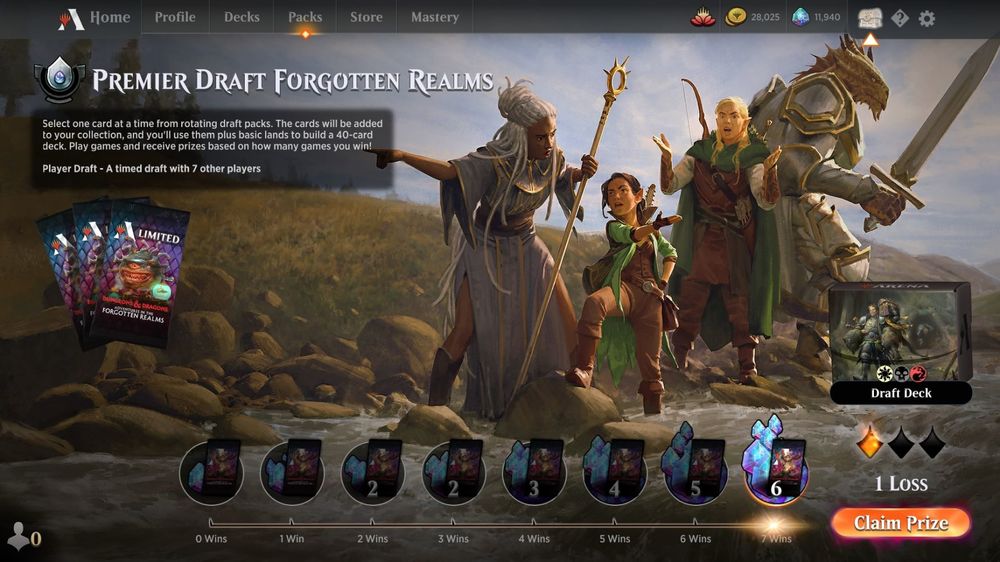This screenshot has width=1000, height=562.
Task: Open the gear settings menu
Action: (x=927, y=18)
